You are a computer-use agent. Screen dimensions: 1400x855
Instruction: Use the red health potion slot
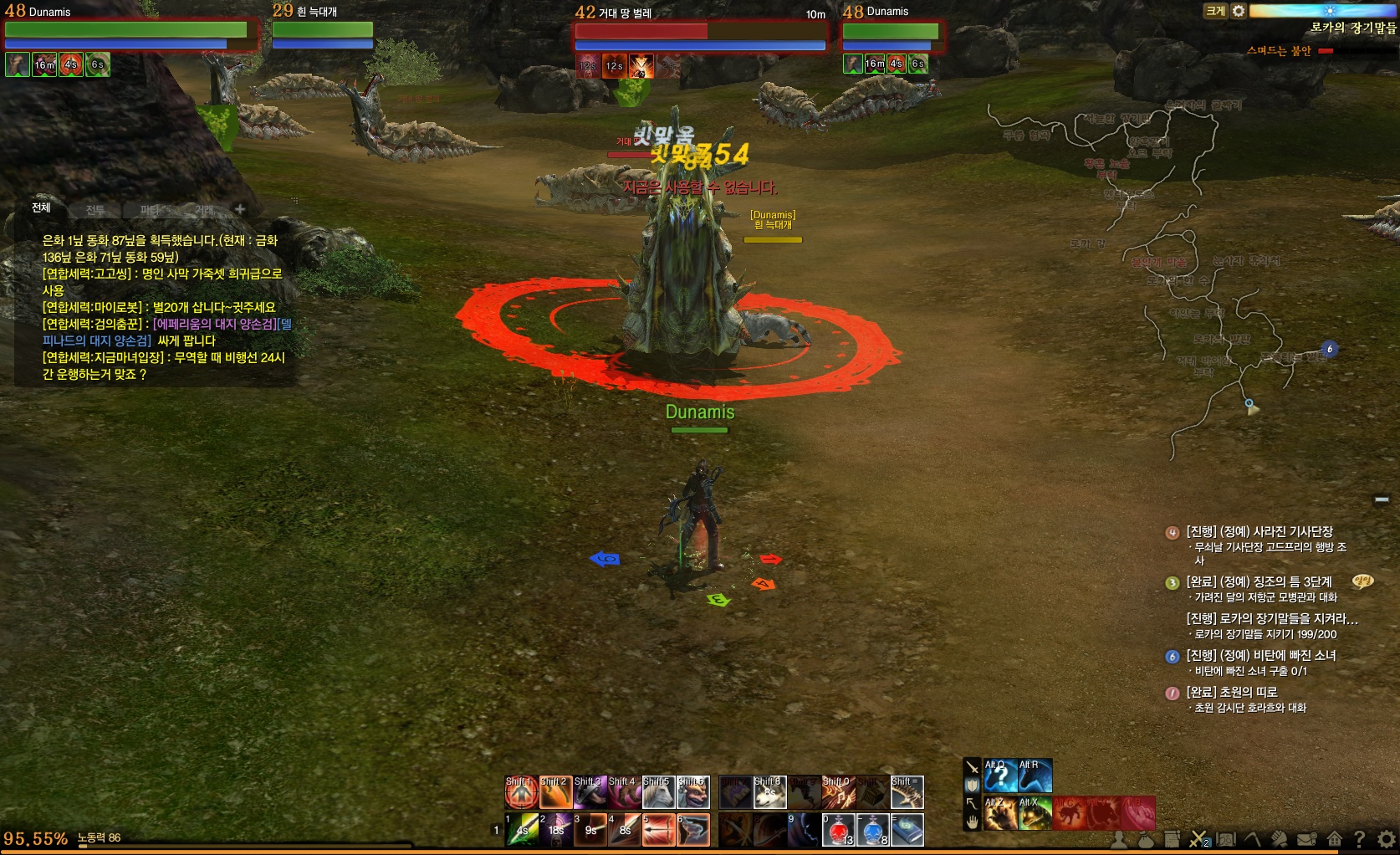coord(839,830)
